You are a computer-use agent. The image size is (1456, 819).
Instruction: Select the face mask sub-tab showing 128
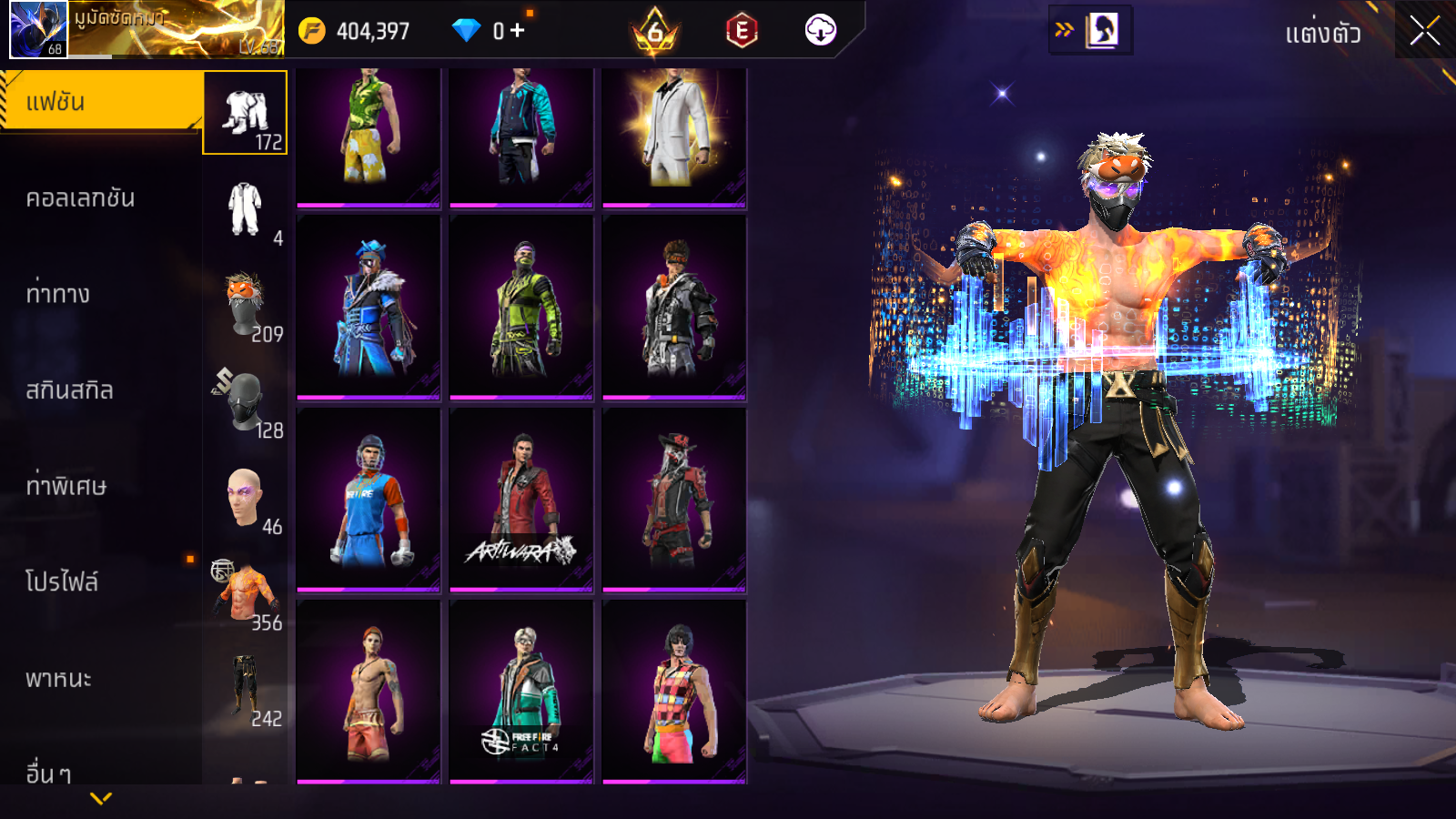[246, 401]
